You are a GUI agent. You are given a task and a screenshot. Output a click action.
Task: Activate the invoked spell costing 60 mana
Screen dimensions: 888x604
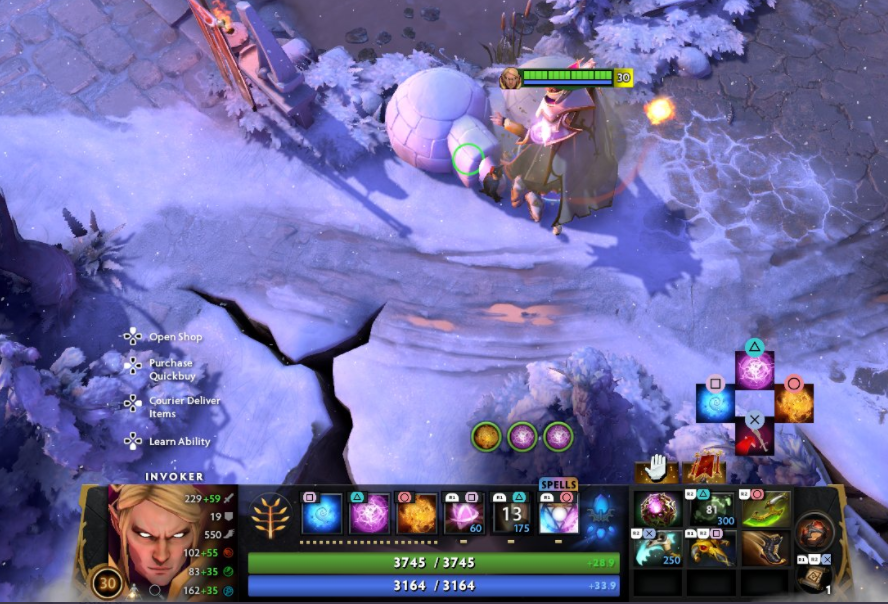tap(464, 514)
